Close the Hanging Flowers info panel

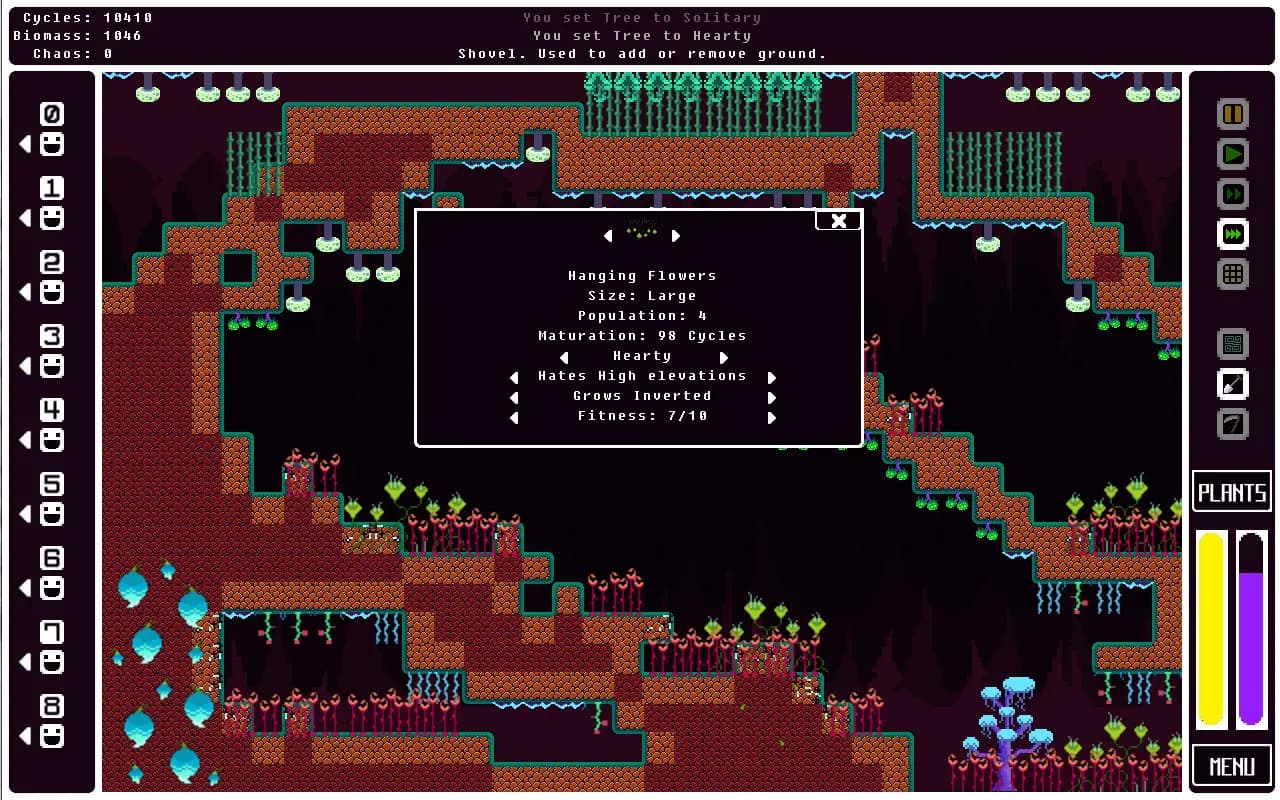click(838, 221)
